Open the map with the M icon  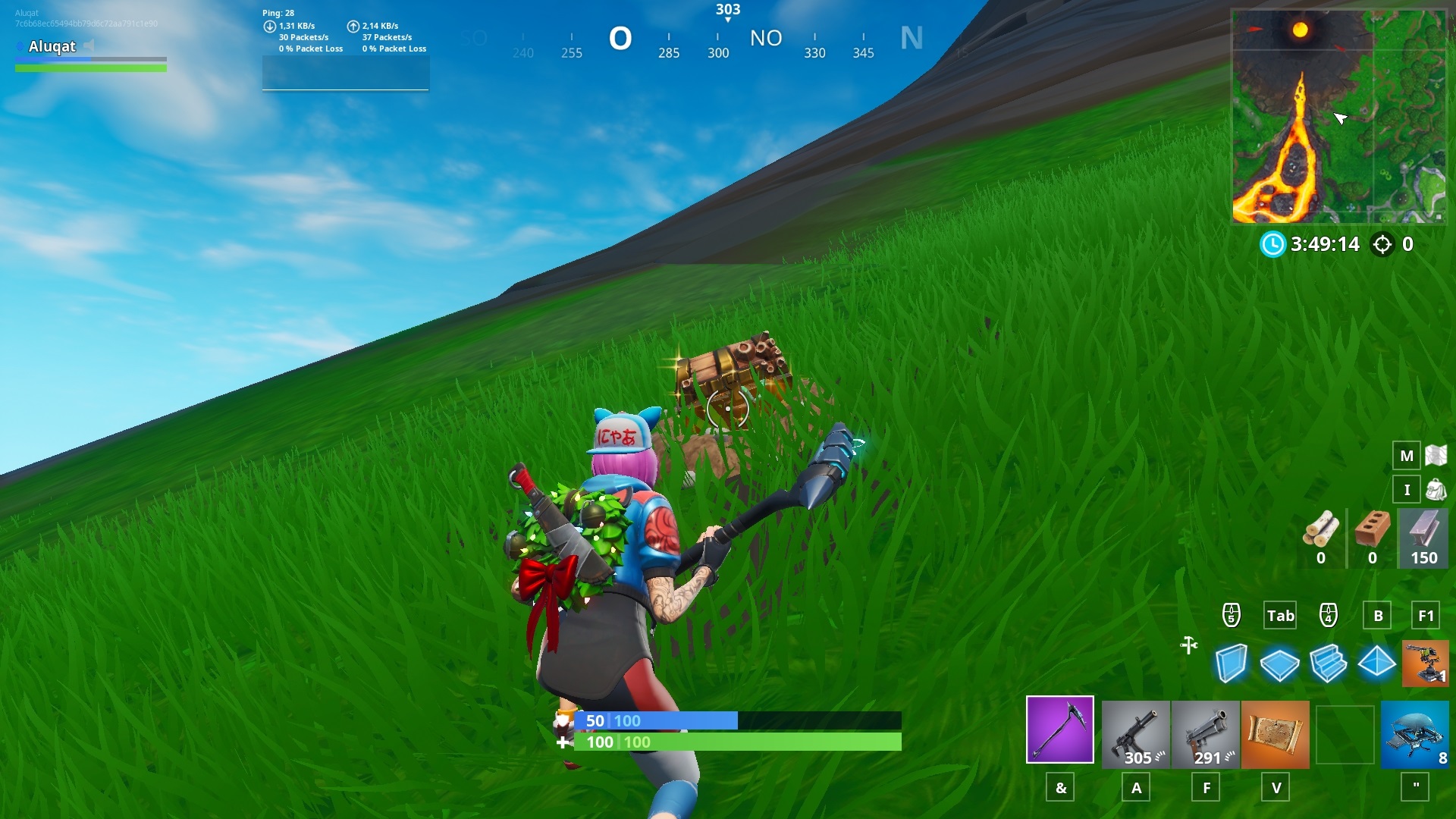tap(1407, 456)
